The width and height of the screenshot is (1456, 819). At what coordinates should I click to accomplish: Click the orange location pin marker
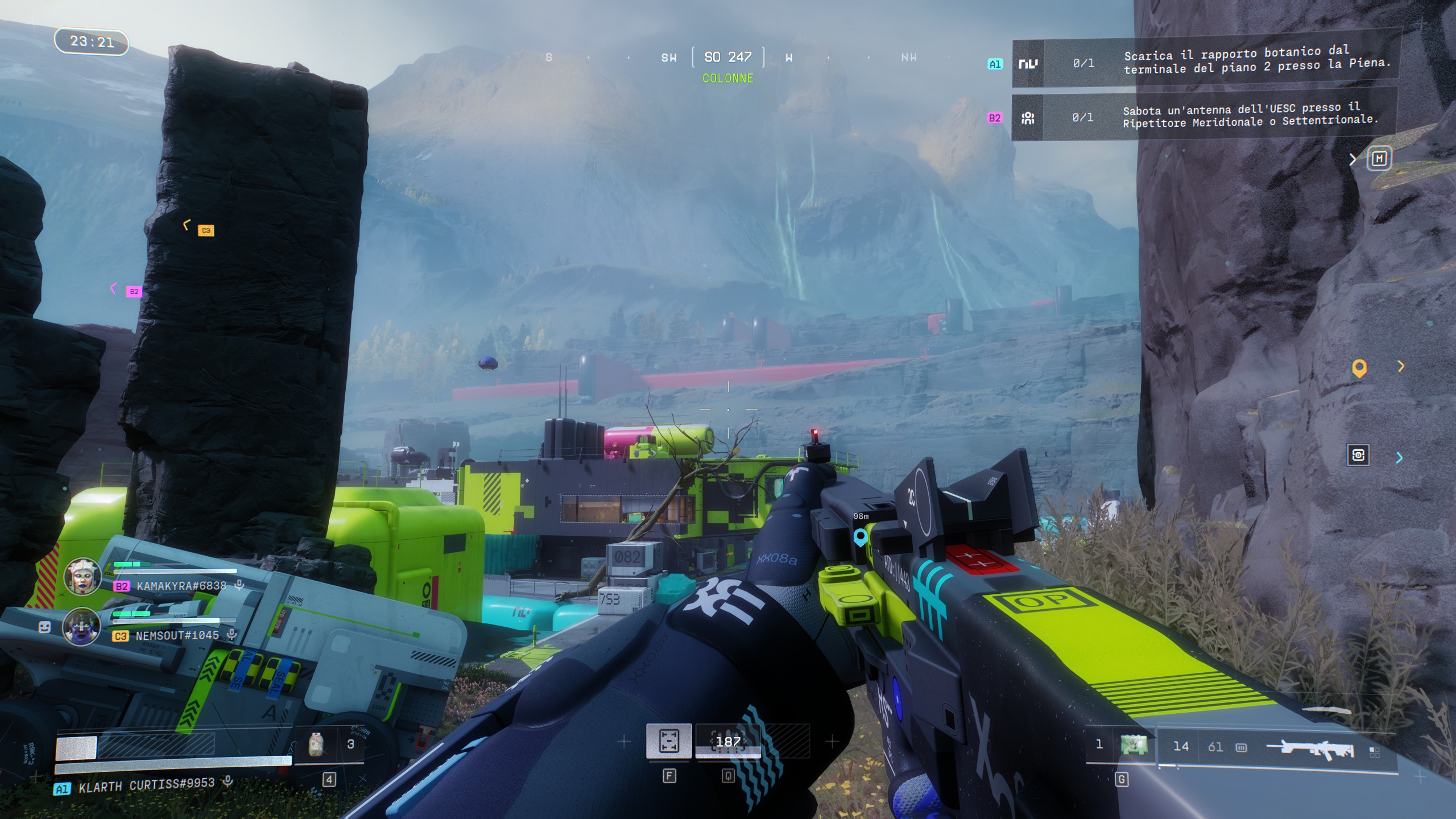pos(1359,369)
